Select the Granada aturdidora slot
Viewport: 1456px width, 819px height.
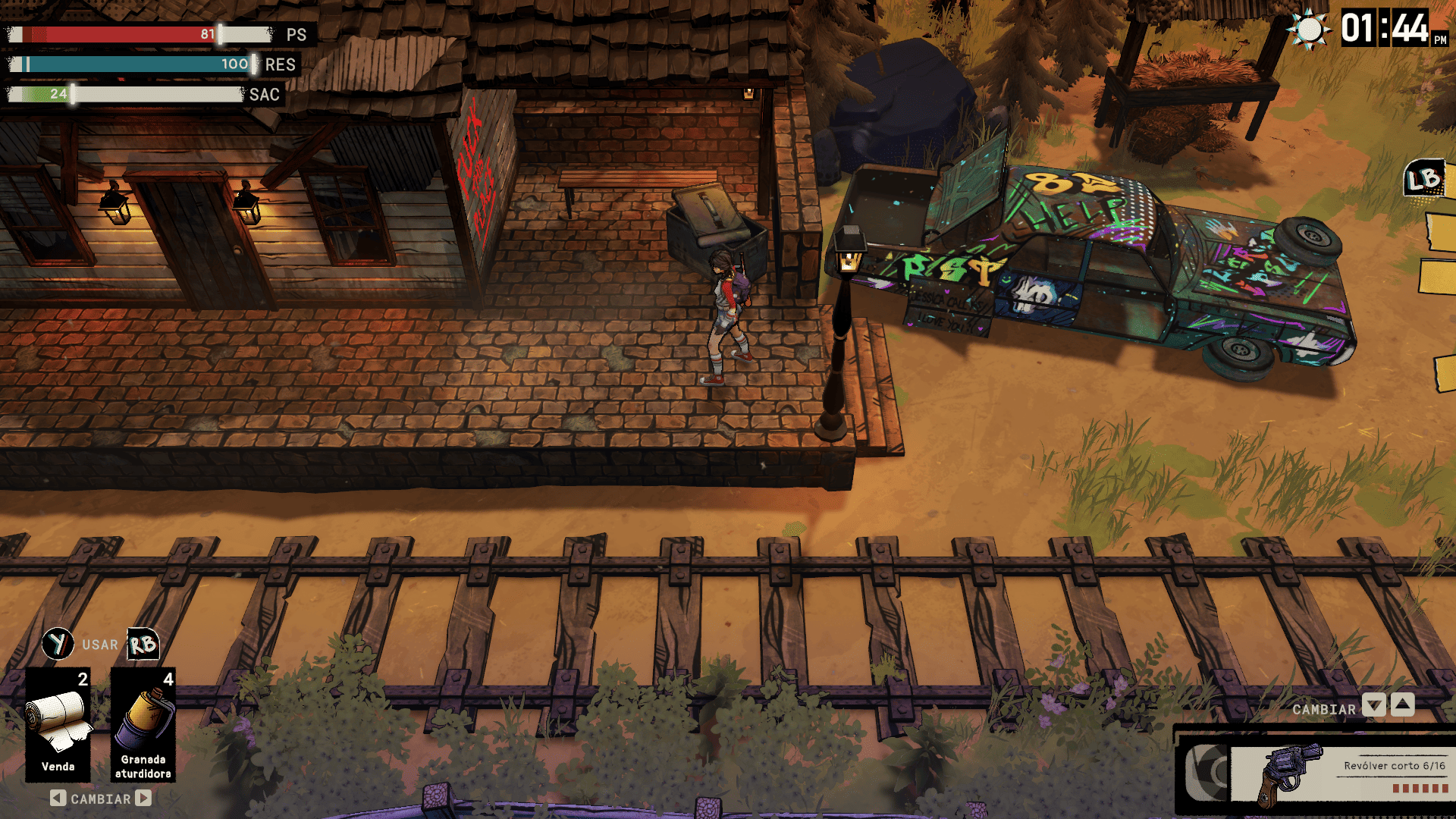click(143, 724)
